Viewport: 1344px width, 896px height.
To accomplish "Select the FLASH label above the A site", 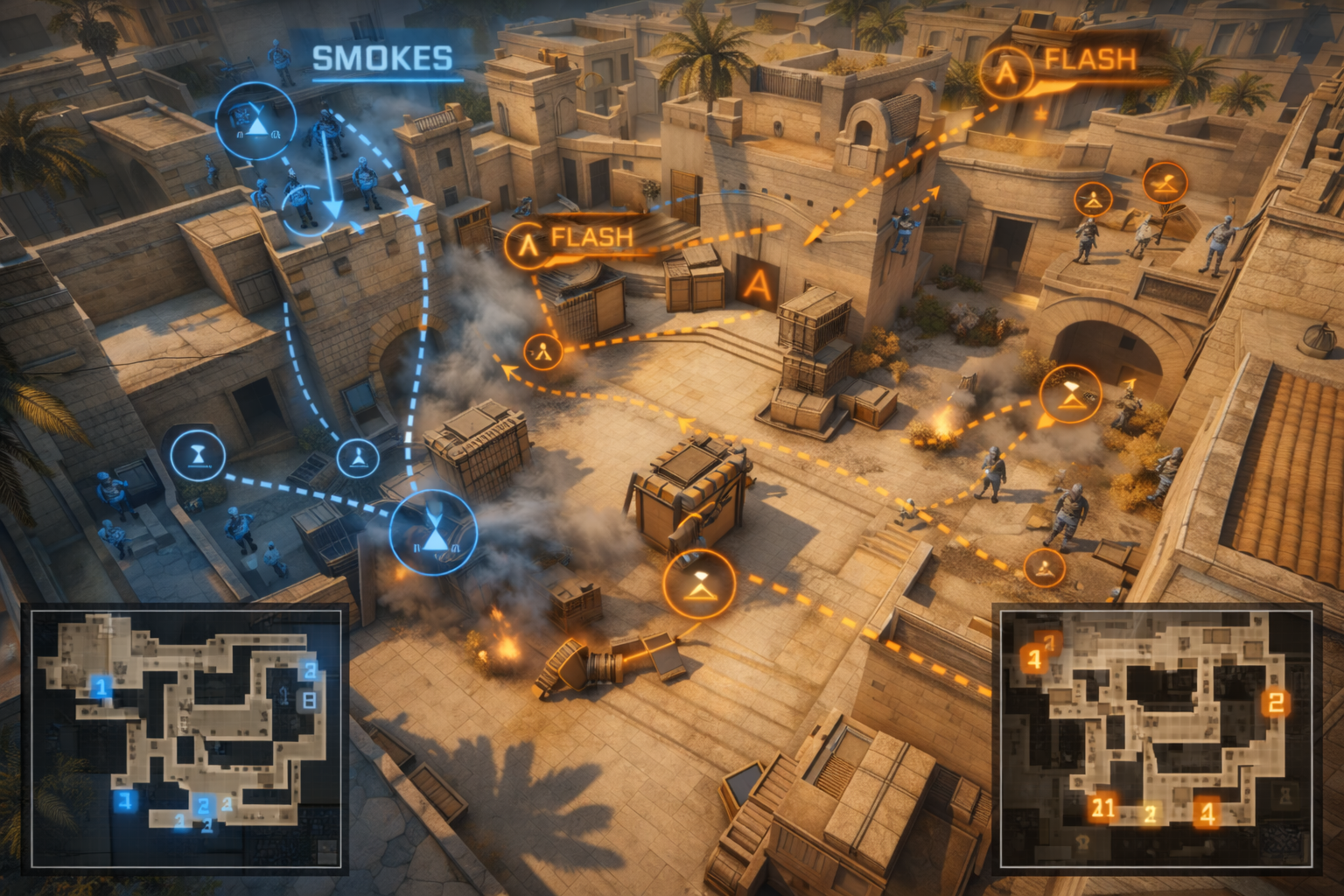I will click(591, 238).
